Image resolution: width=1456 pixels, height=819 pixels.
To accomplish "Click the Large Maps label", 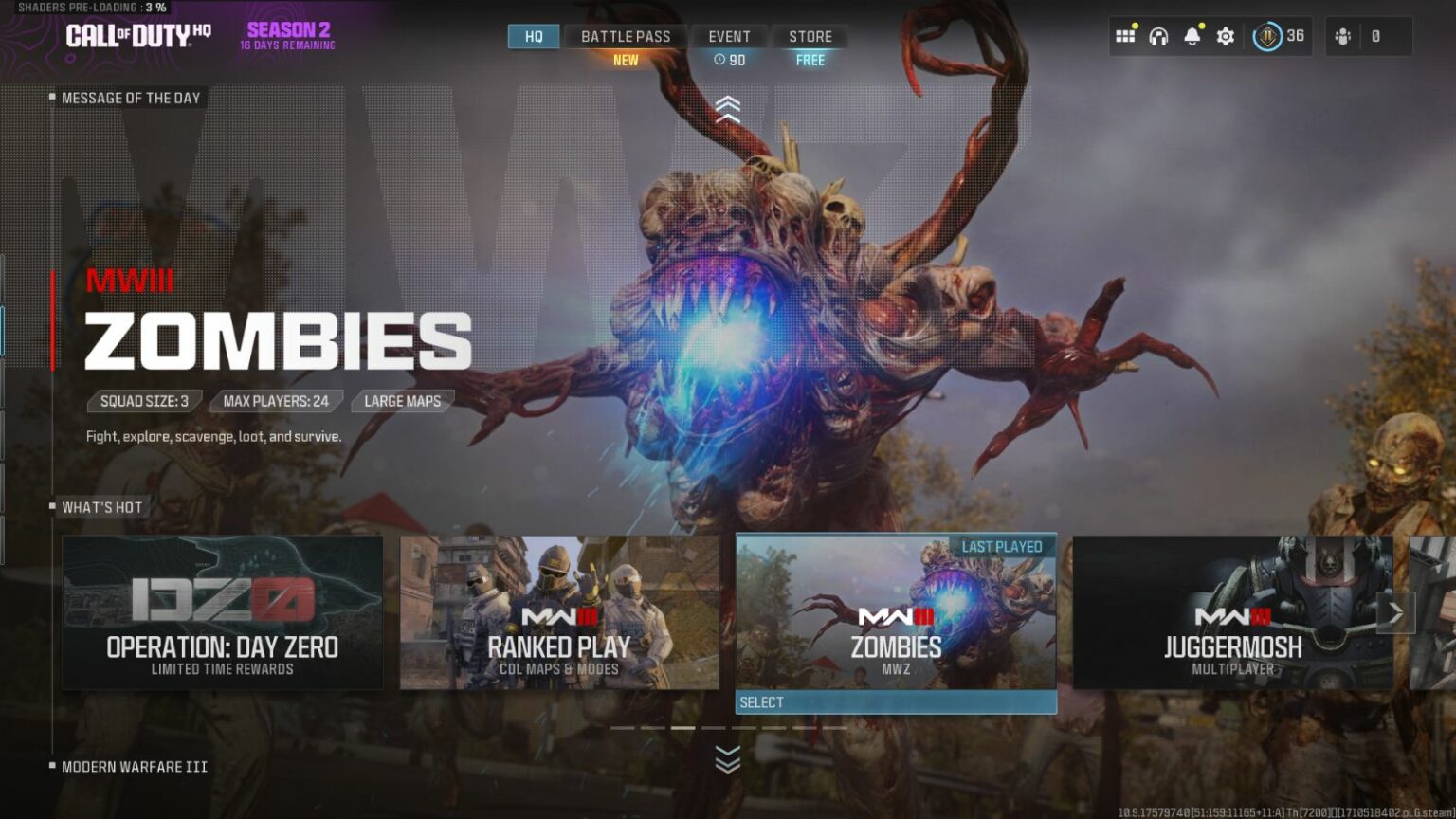I will coord(402,401).
